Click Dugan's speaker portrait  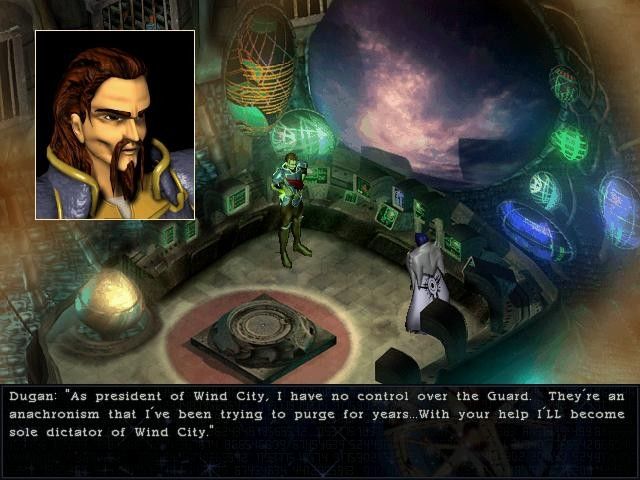[x=115, y=125]
